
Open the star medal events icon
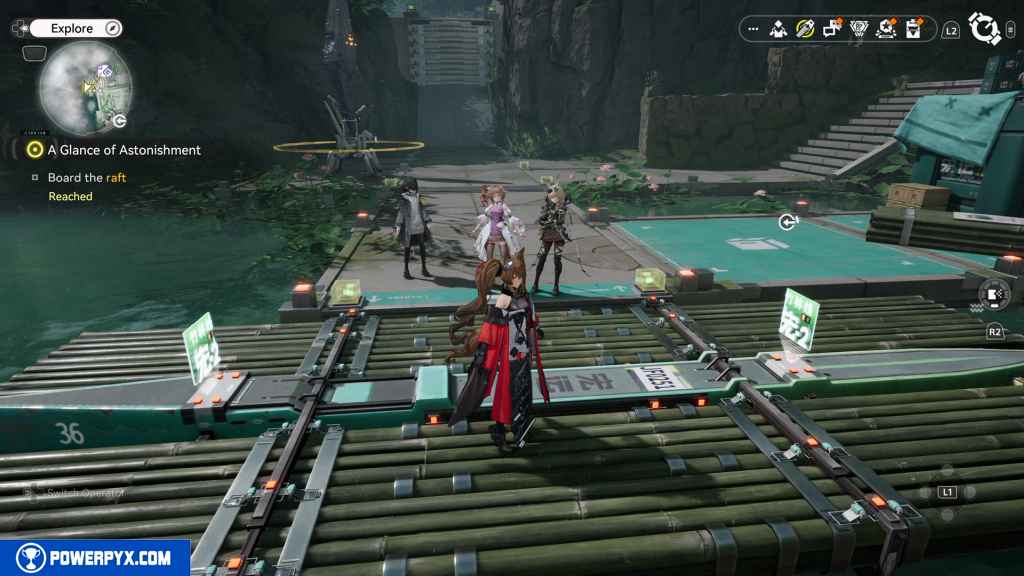[885, 29]
